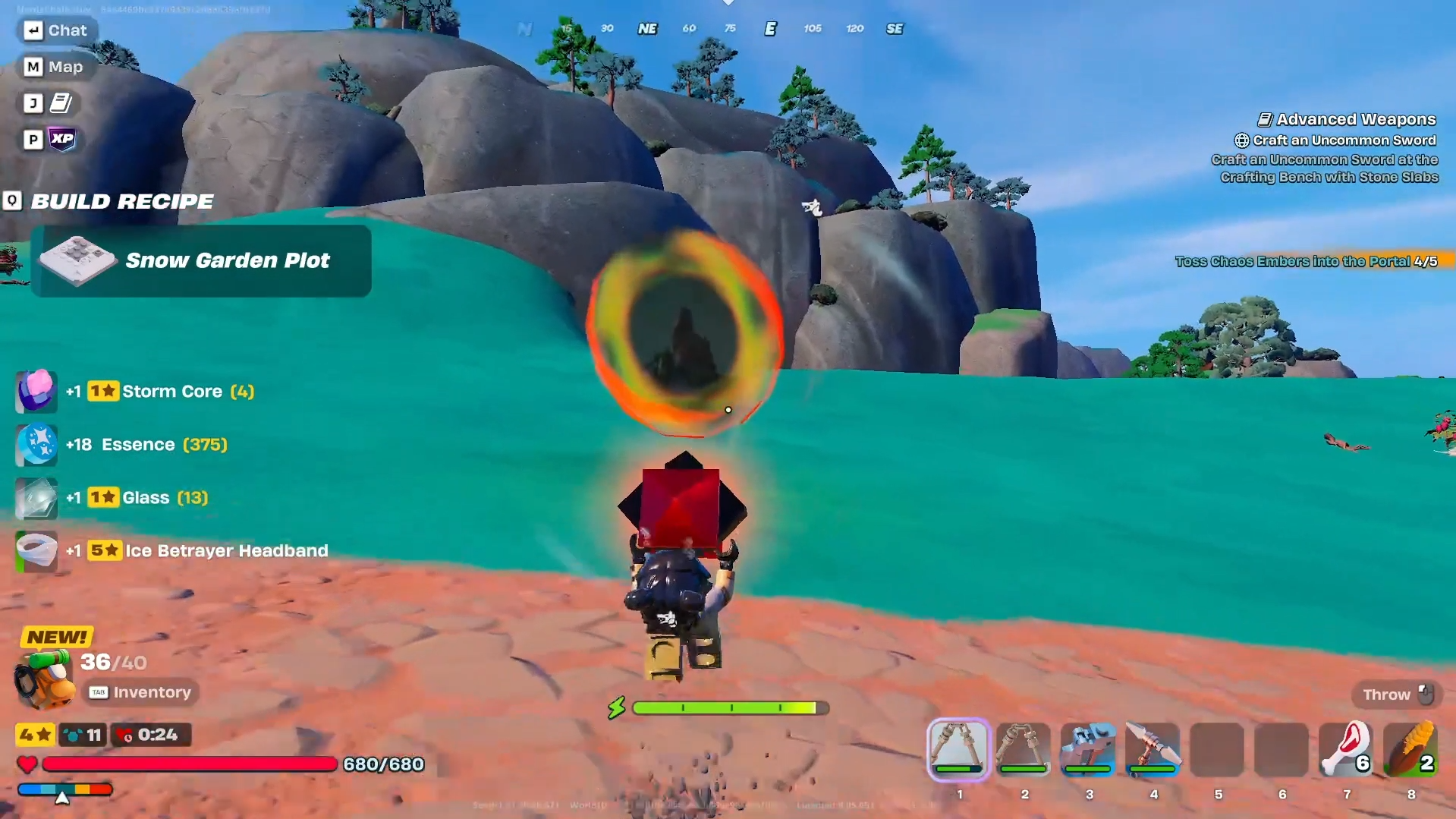Select the pickaxe in hotbar slot 4
This screenshot has height=819, width=1456.
(1153, 749)
